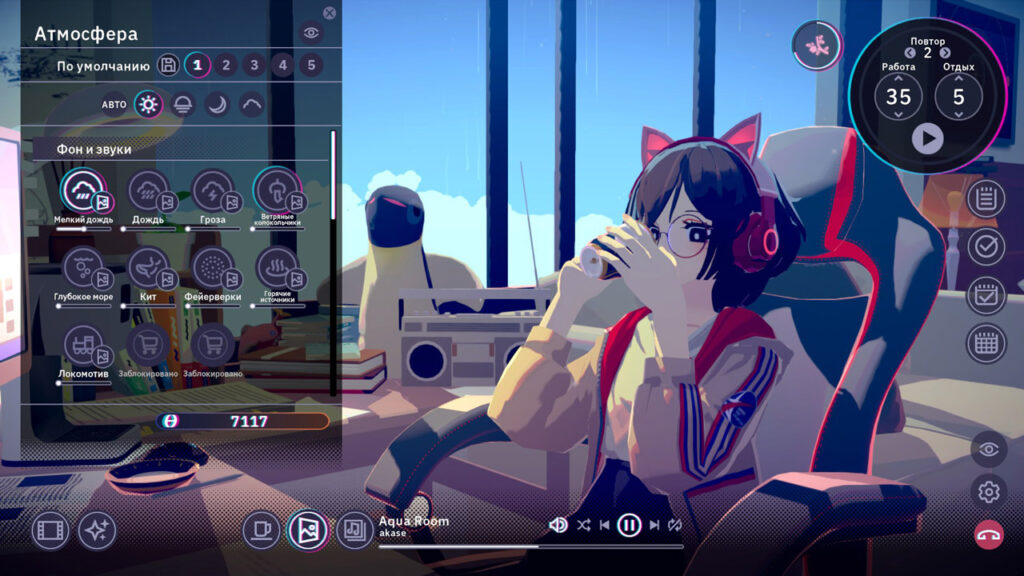Enable the АВТО time setting

click(x=114, y=104)
